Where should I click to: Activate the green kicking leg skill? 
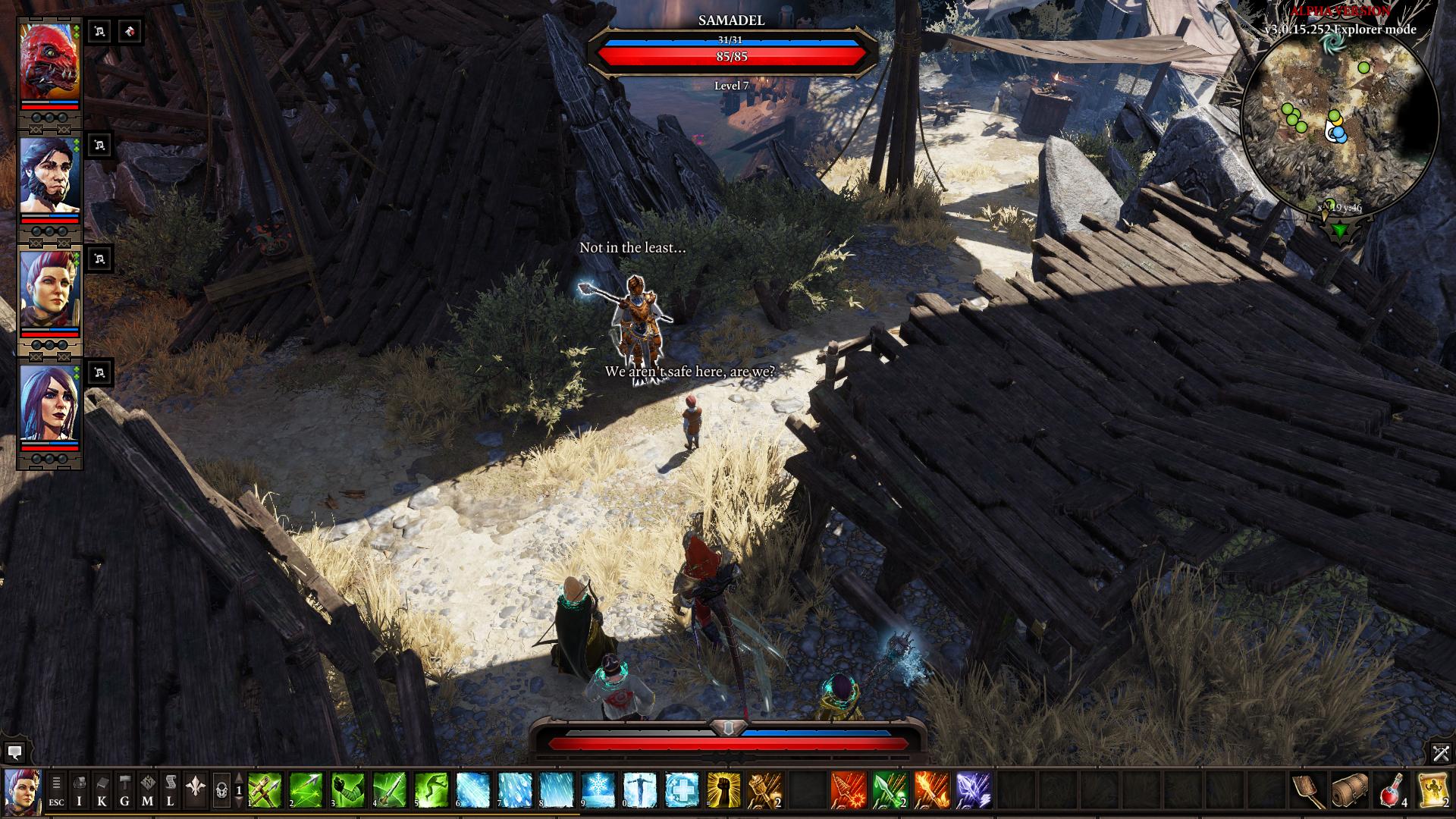click(431, 790)
